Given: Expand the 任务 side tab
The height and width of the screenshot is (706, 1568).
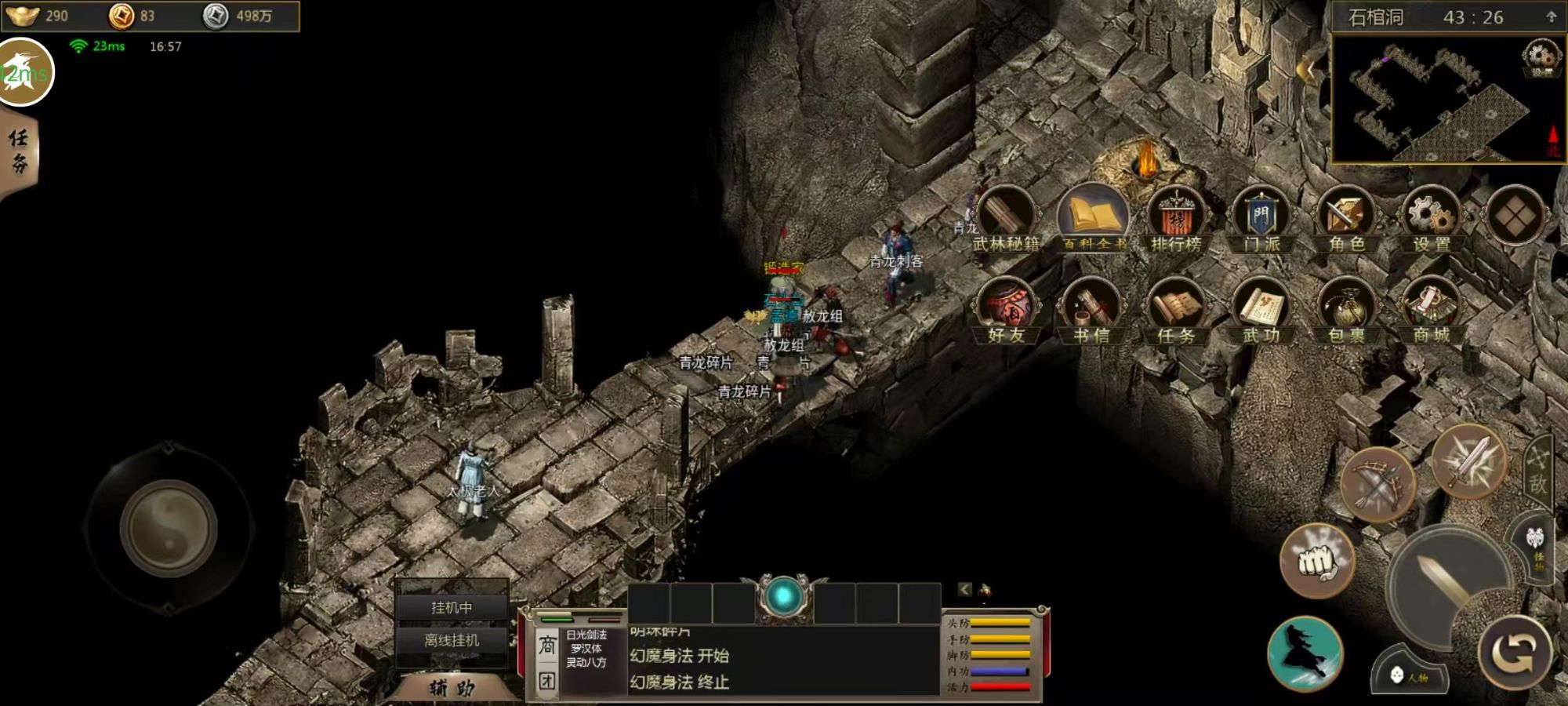Looking at the screenshot, I should click(x=18, y=151).
